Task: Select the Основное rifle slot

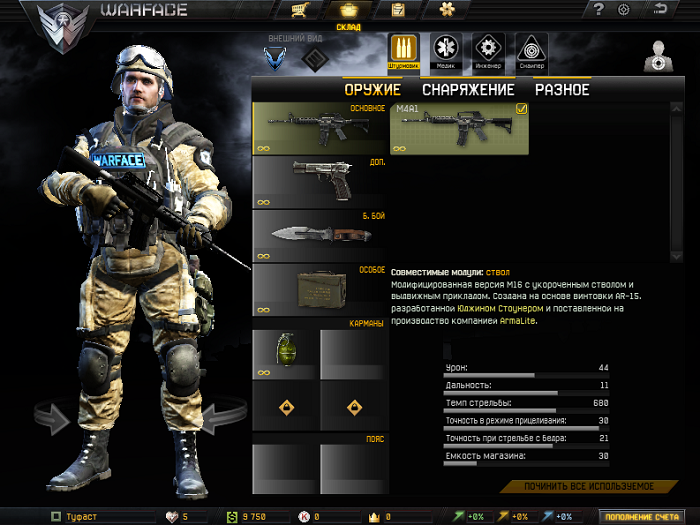Action: pyautogui.click(x=319, y=128)
